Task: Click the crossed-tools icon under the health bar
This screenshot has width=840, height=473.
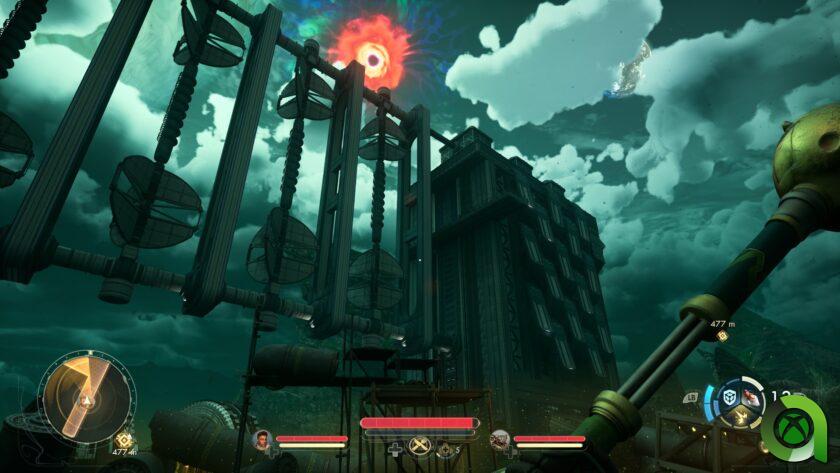Action: [x=420, y=447]
